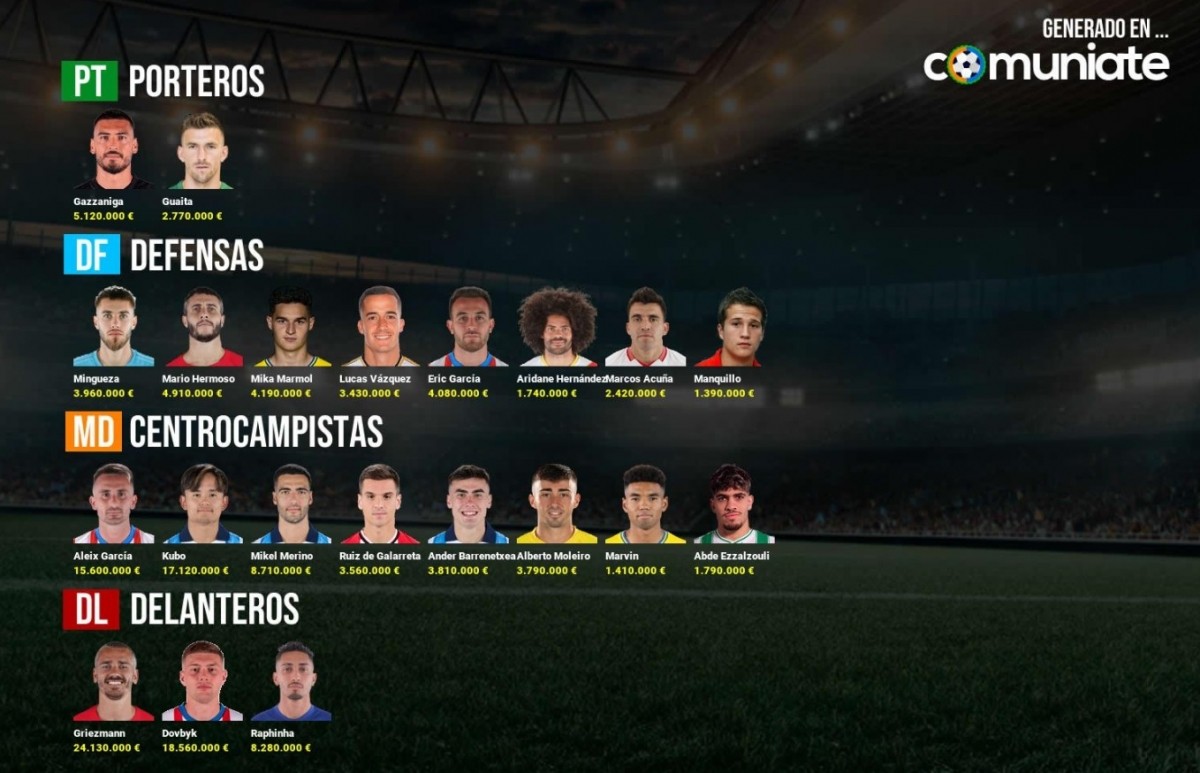This screenshot has height=773, width=1200.
Task: Choose midfielder Aleix García's card
Action: coord(113,504)
